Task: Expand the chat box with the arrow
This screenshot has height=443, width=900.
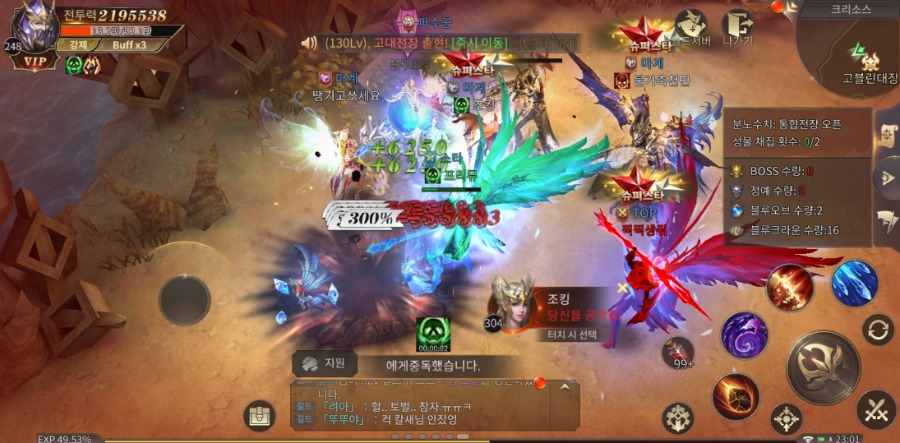Action: click(x=567, y=386)
